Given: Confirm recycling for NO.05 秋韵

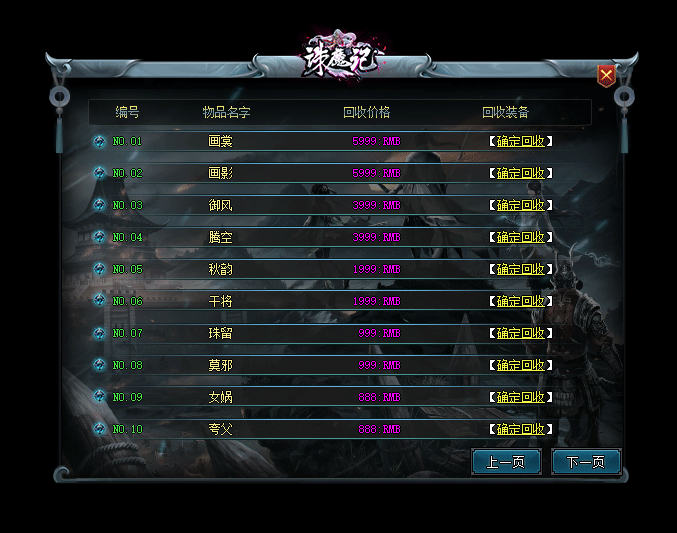Looking at the screenshot, I should (x=520, y=269).
